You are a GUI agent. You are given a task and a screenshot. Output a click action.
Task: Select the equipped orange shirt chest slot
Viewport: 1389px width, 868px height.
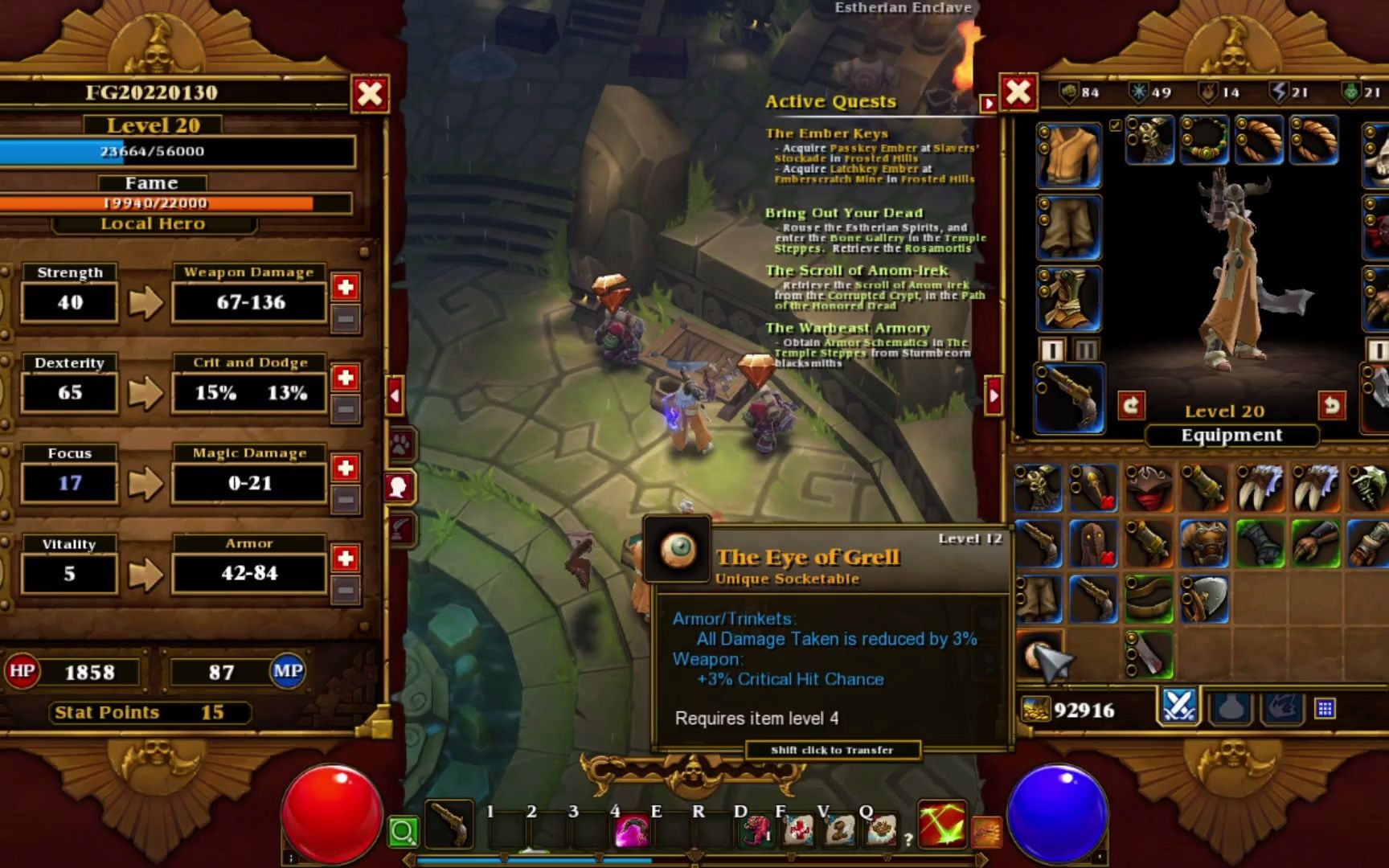point(1068,155)
